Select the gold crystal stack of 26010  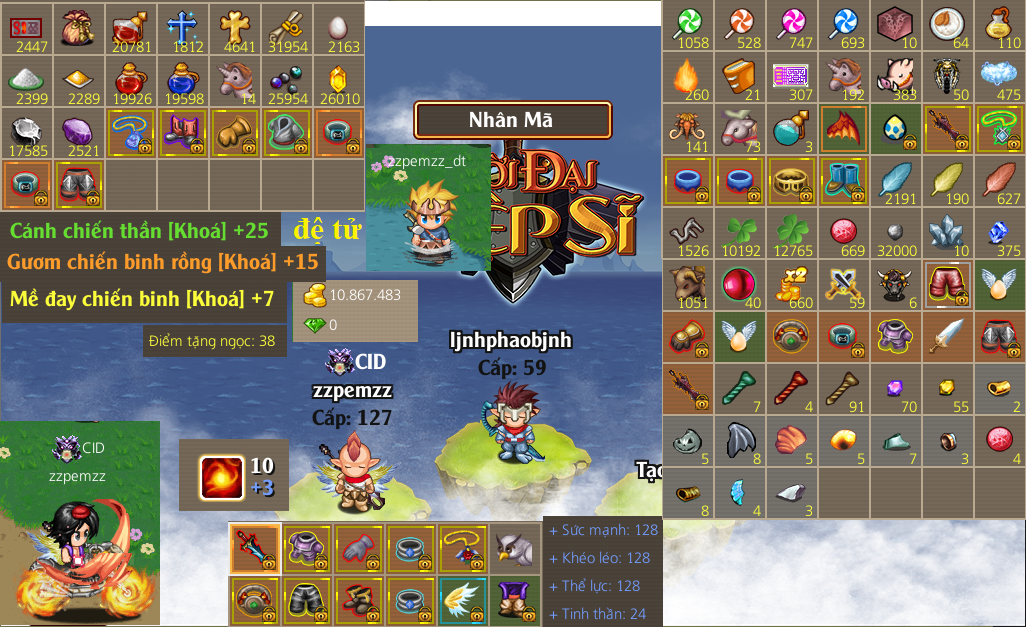tap(340, 79)
